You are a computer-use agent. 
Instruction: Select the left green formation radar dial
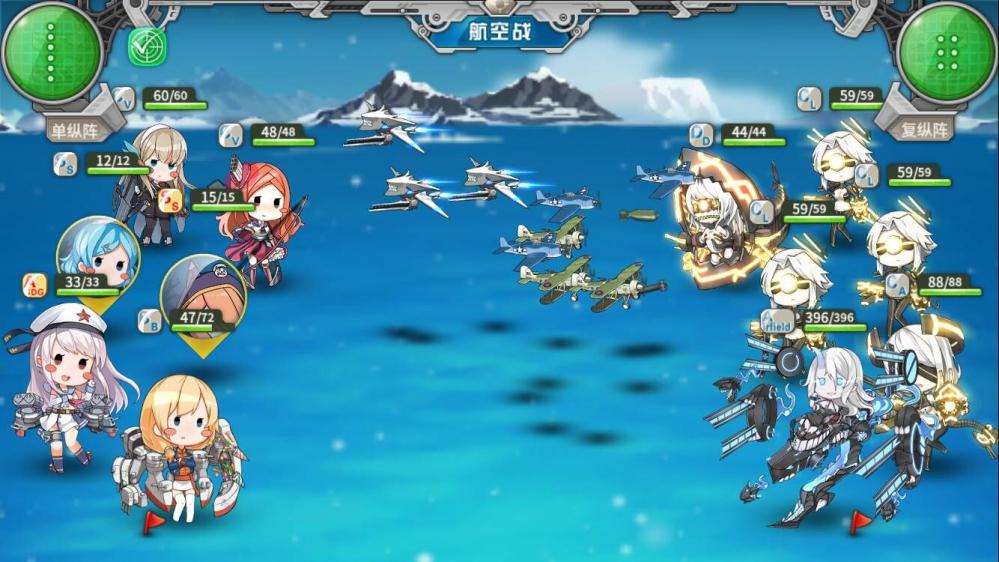[x=50, y=52]
